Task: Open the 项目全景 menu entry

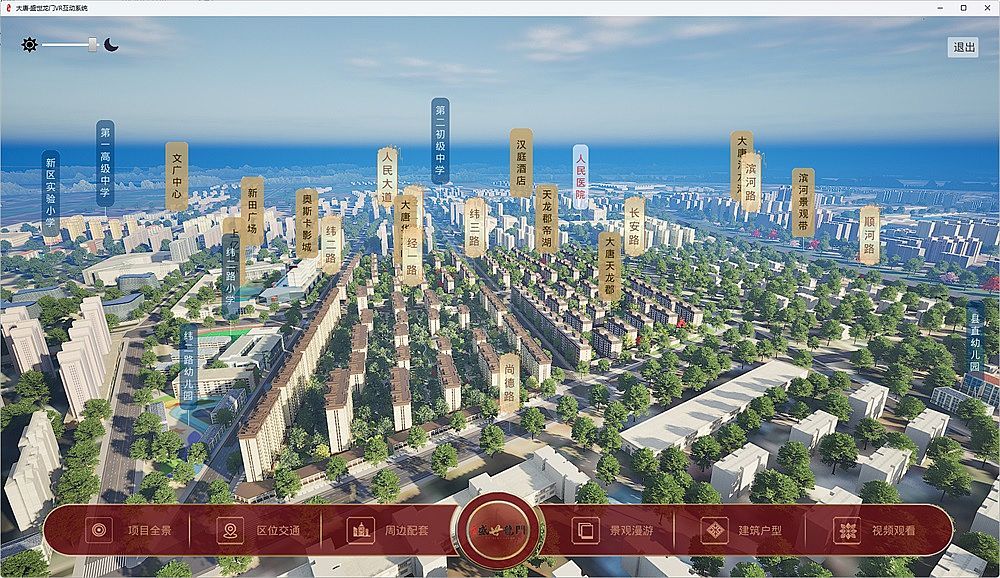Action: point(126,530)
